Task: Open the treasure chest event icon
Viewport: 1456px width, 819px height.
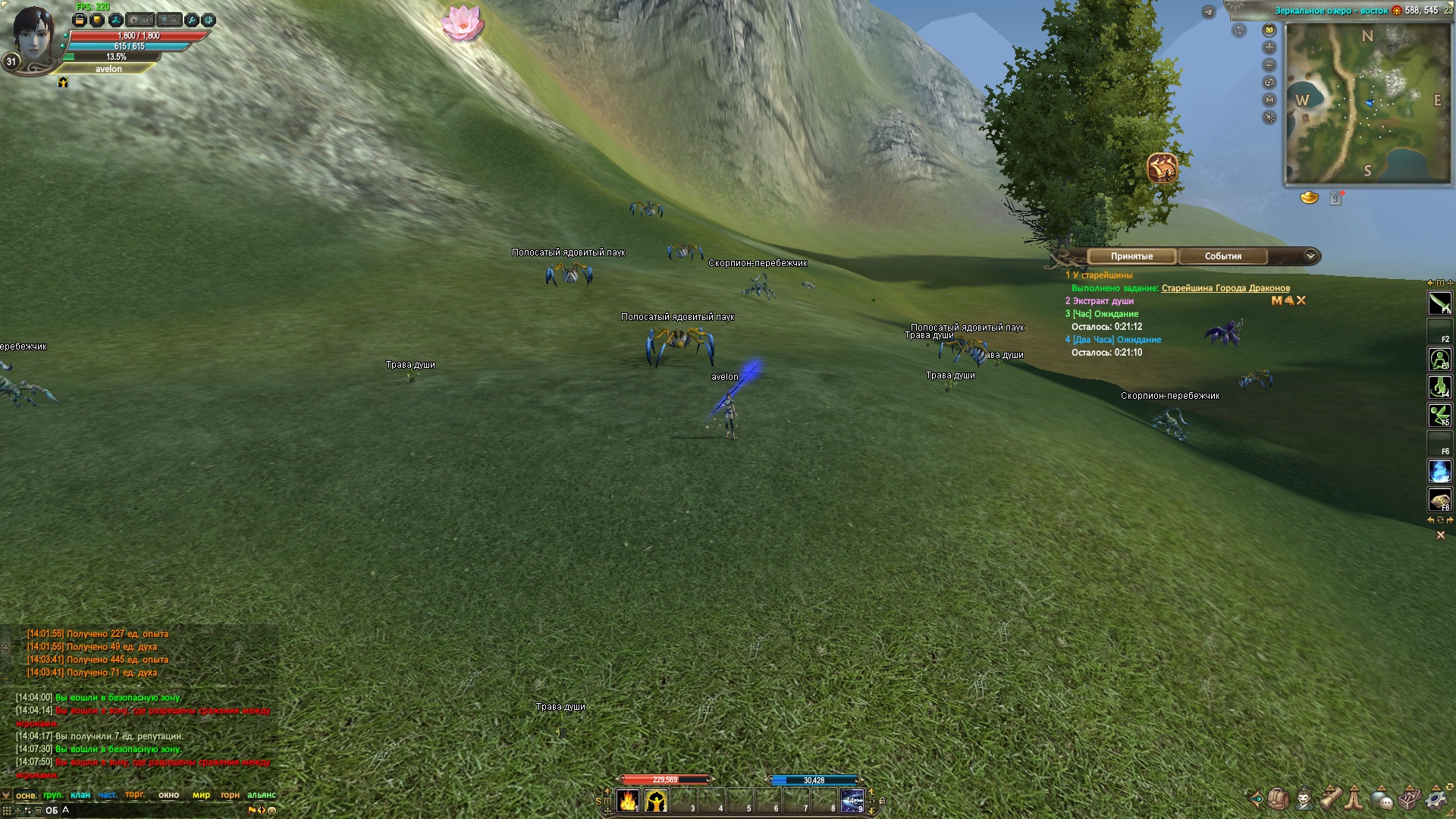Action: click(x=1162, y=168)
